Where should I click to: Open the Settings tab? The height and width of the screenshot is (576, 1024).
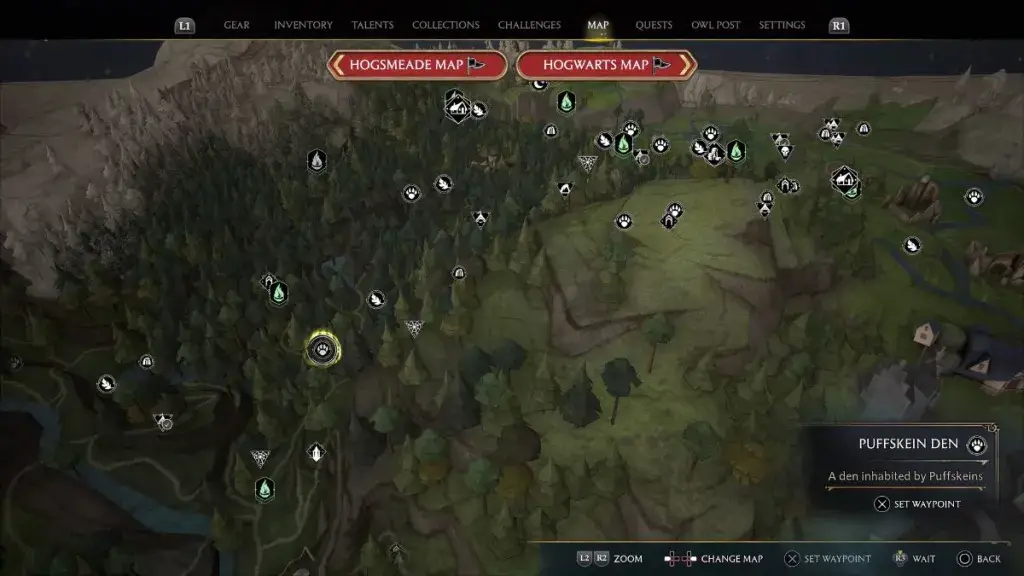(782, 25)
